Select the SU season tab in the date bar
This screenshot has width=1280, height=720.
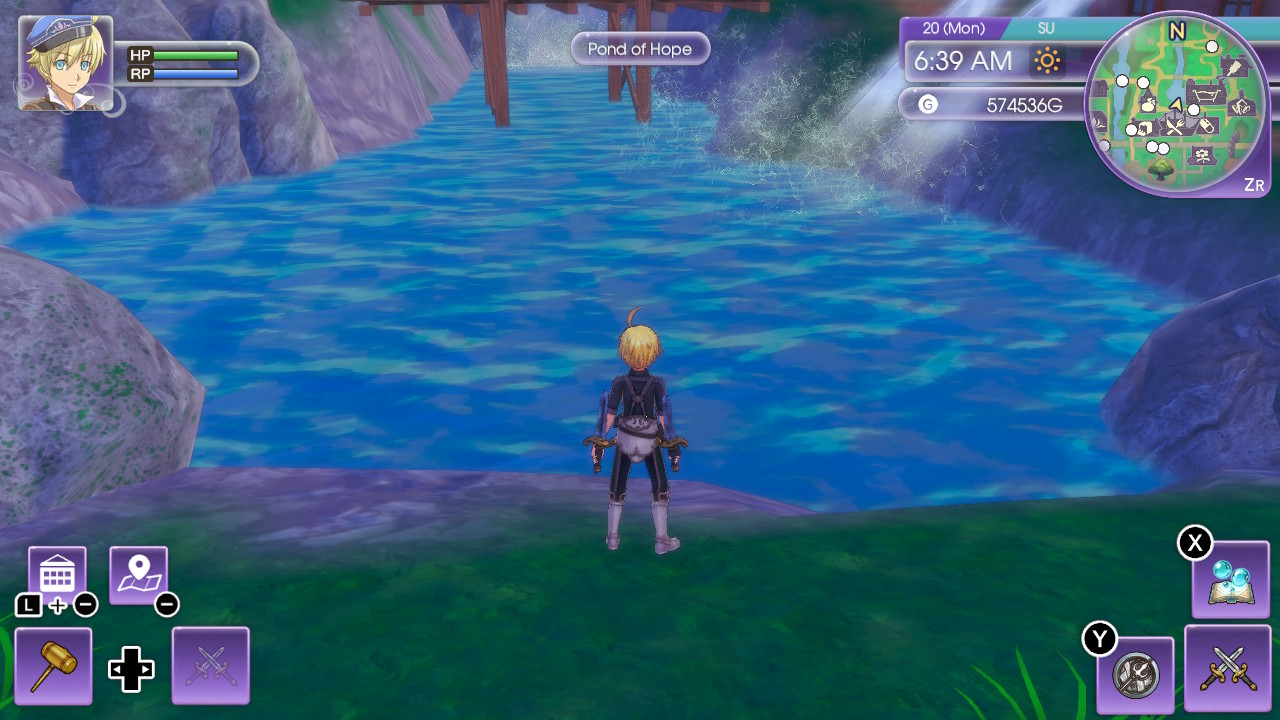click(x=1046, y=28)
